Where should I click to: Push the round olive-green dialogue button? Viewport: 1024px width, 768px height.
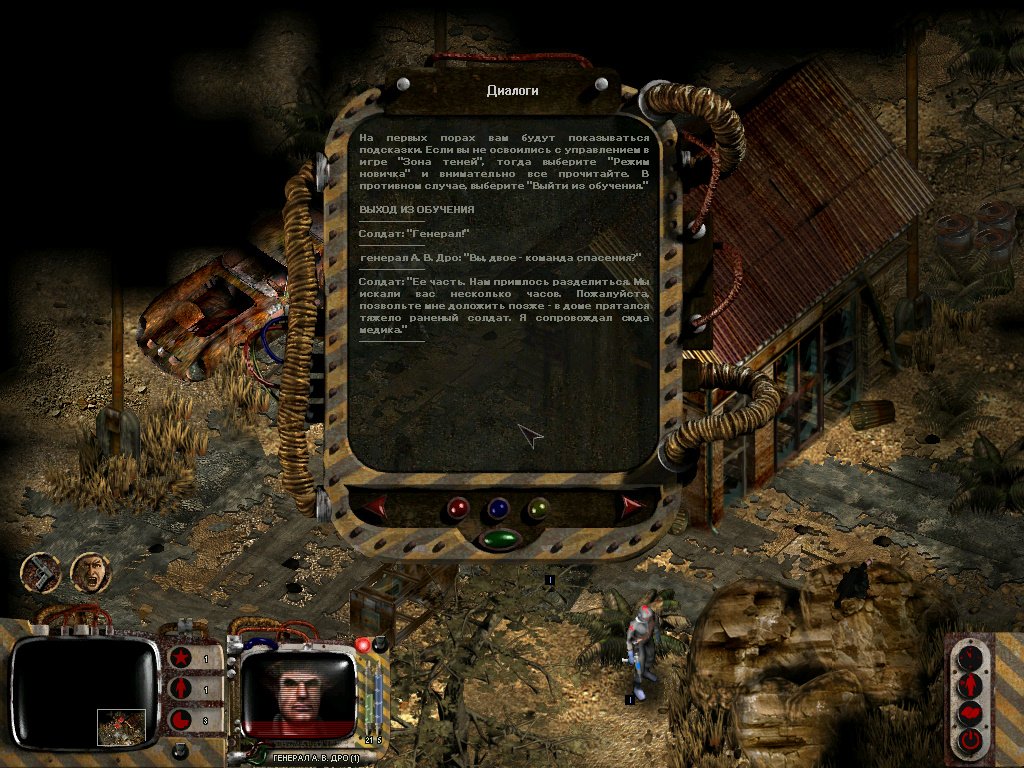(538, 509)
